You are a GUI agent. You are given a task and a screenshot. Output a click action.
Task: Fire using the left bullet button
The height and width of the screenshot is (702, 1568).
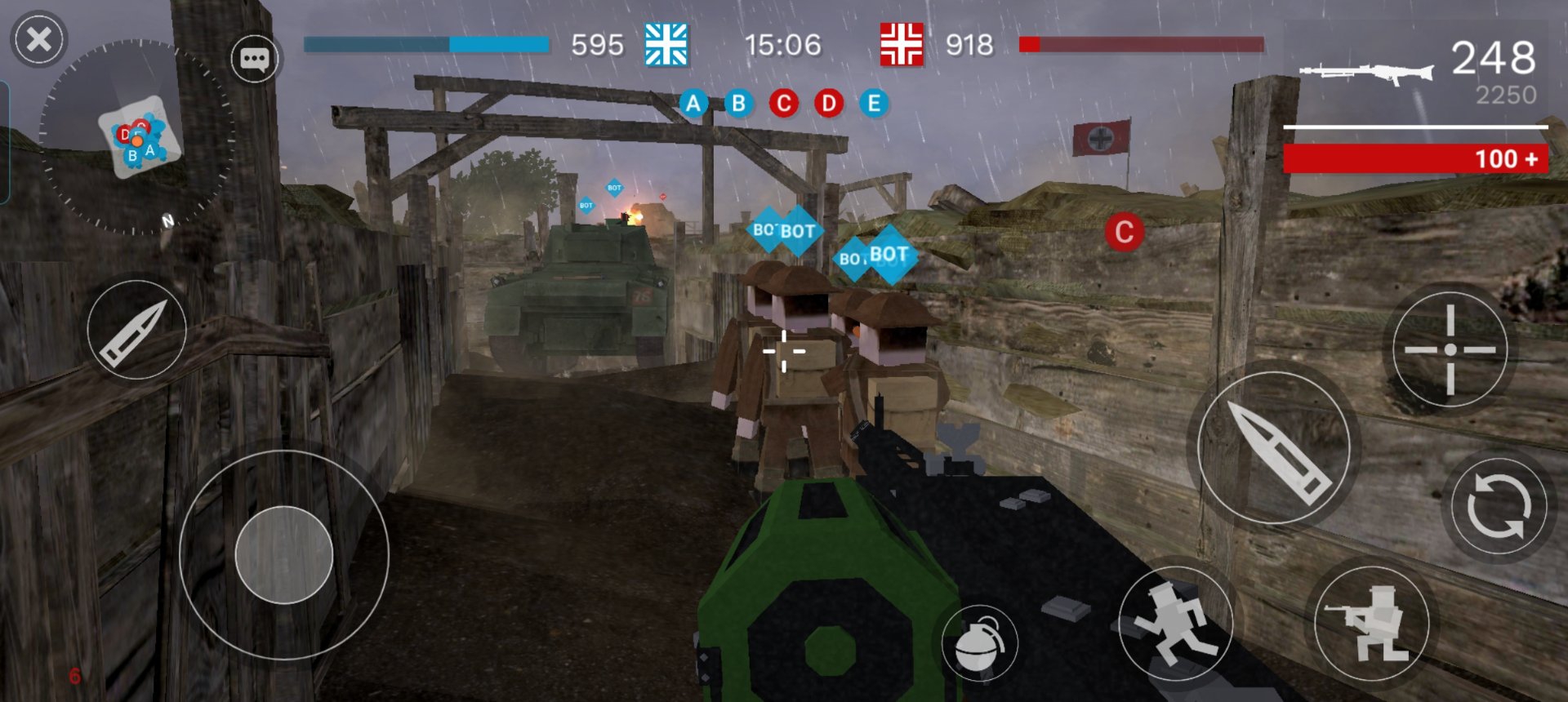[136, 330]
